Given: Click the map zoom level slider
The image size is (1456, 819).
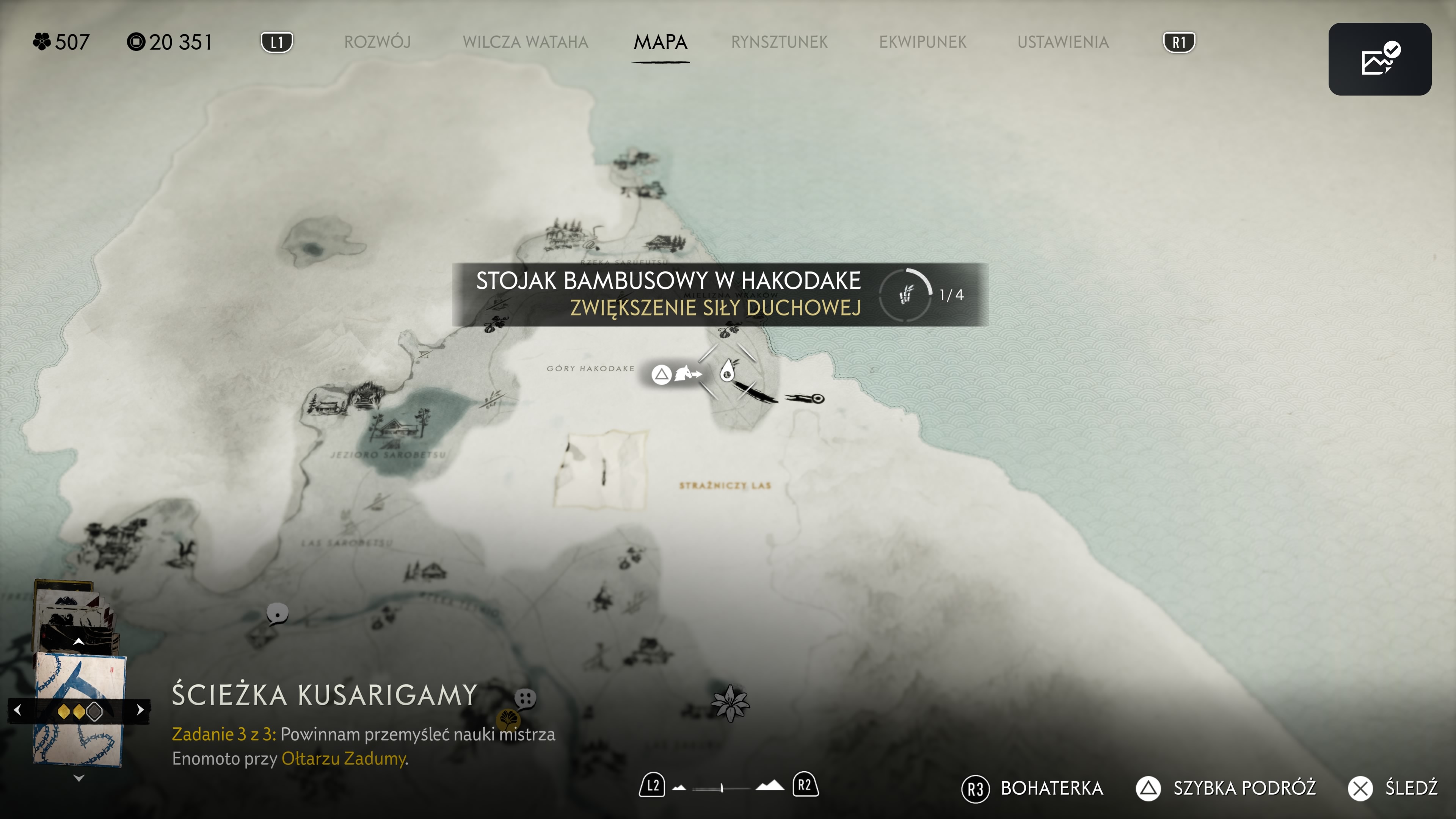Looking at the screenshot, I should (722, 788).
